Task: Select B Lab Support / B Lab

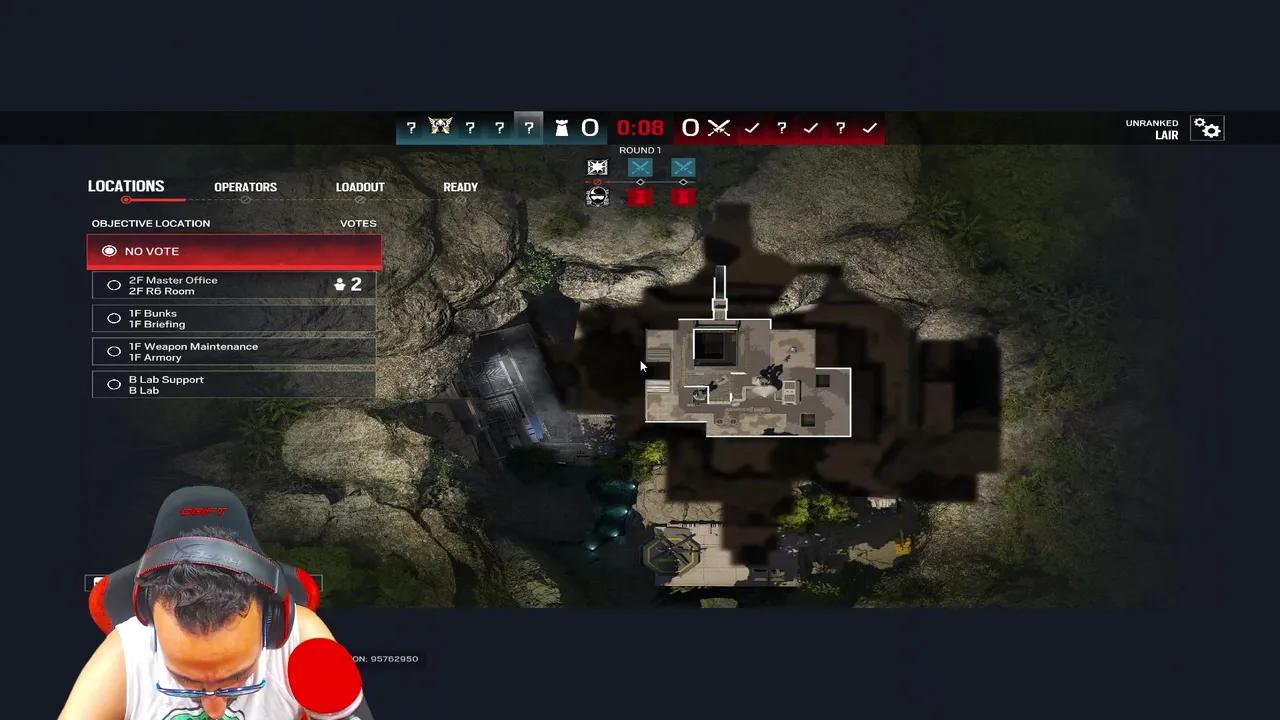Action: pos(234,384)
